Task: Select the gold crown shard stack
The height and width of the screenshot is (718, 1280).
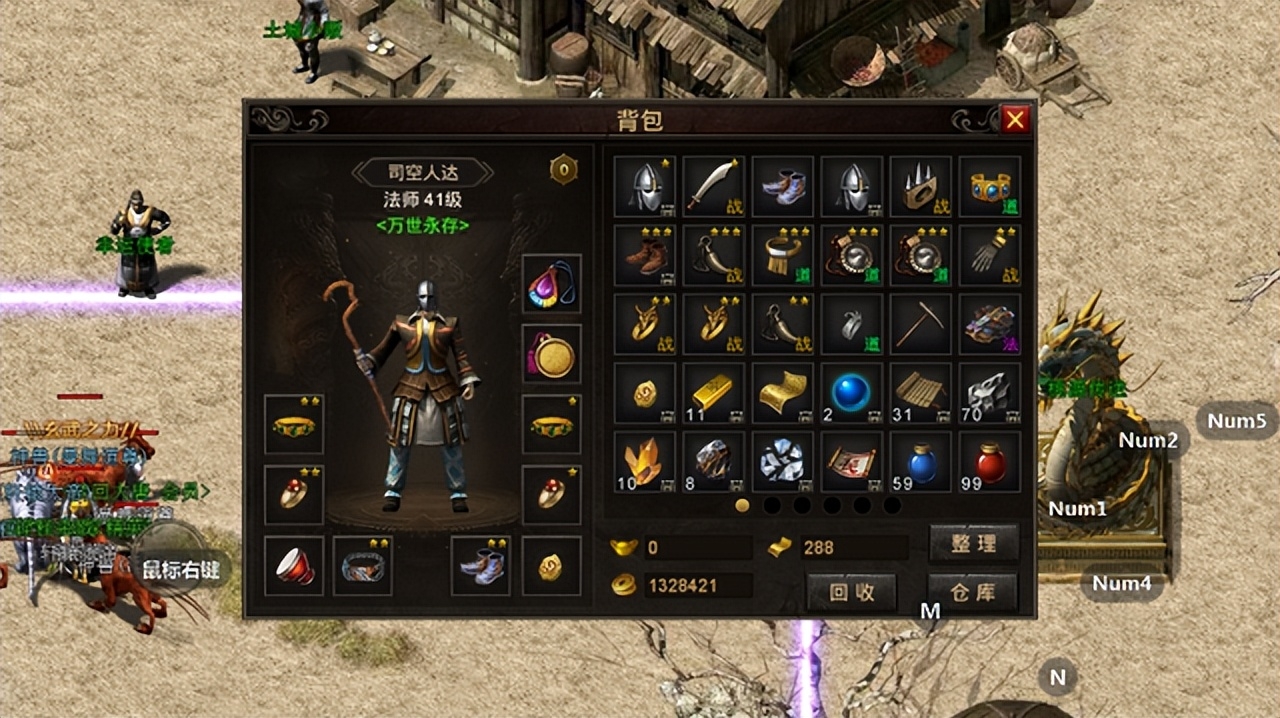Action: click(x=644, y=462)
